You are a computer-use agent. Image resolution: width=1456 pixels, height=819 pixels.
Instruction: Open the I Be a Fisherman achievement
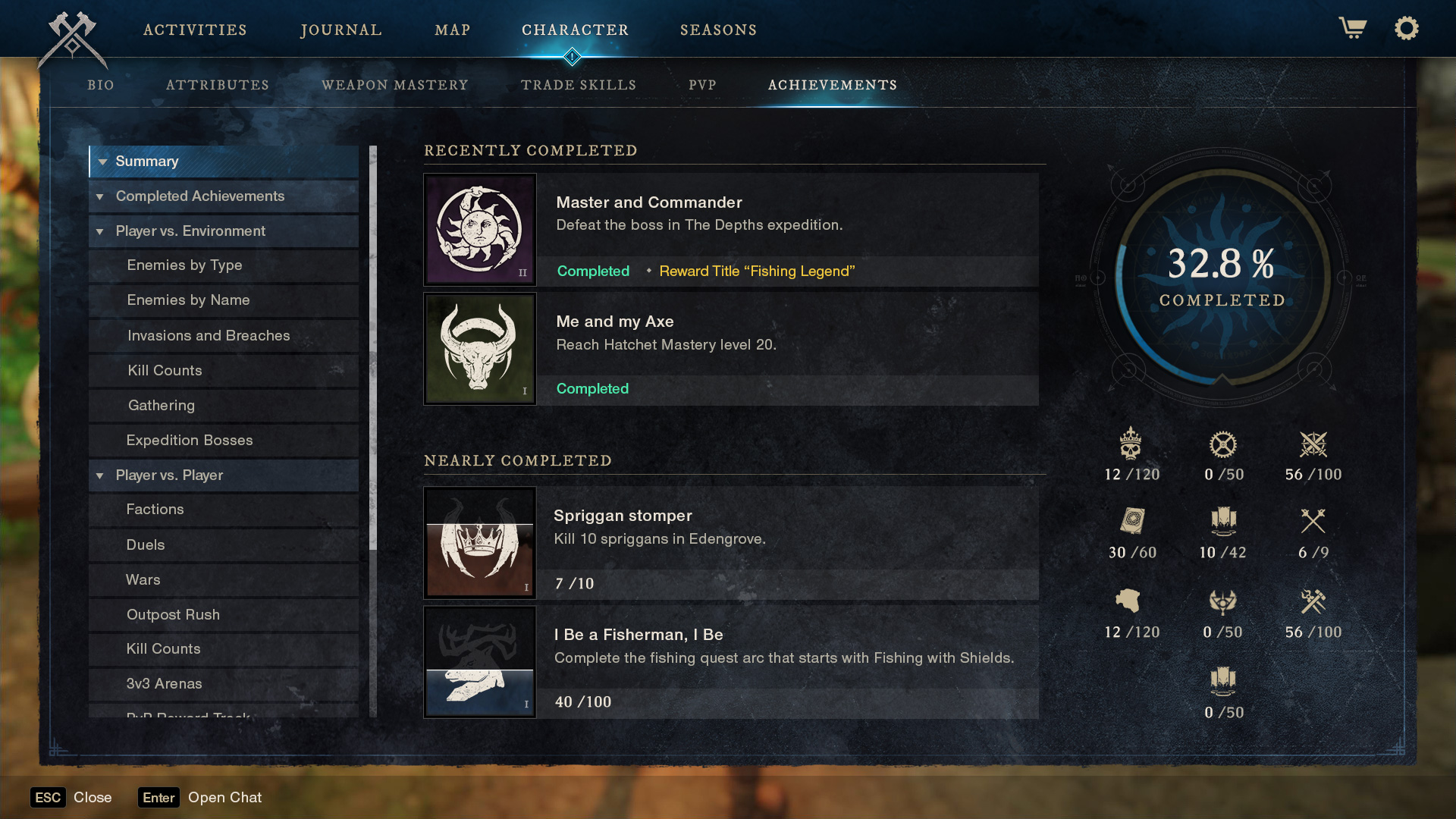click(730, 661)
